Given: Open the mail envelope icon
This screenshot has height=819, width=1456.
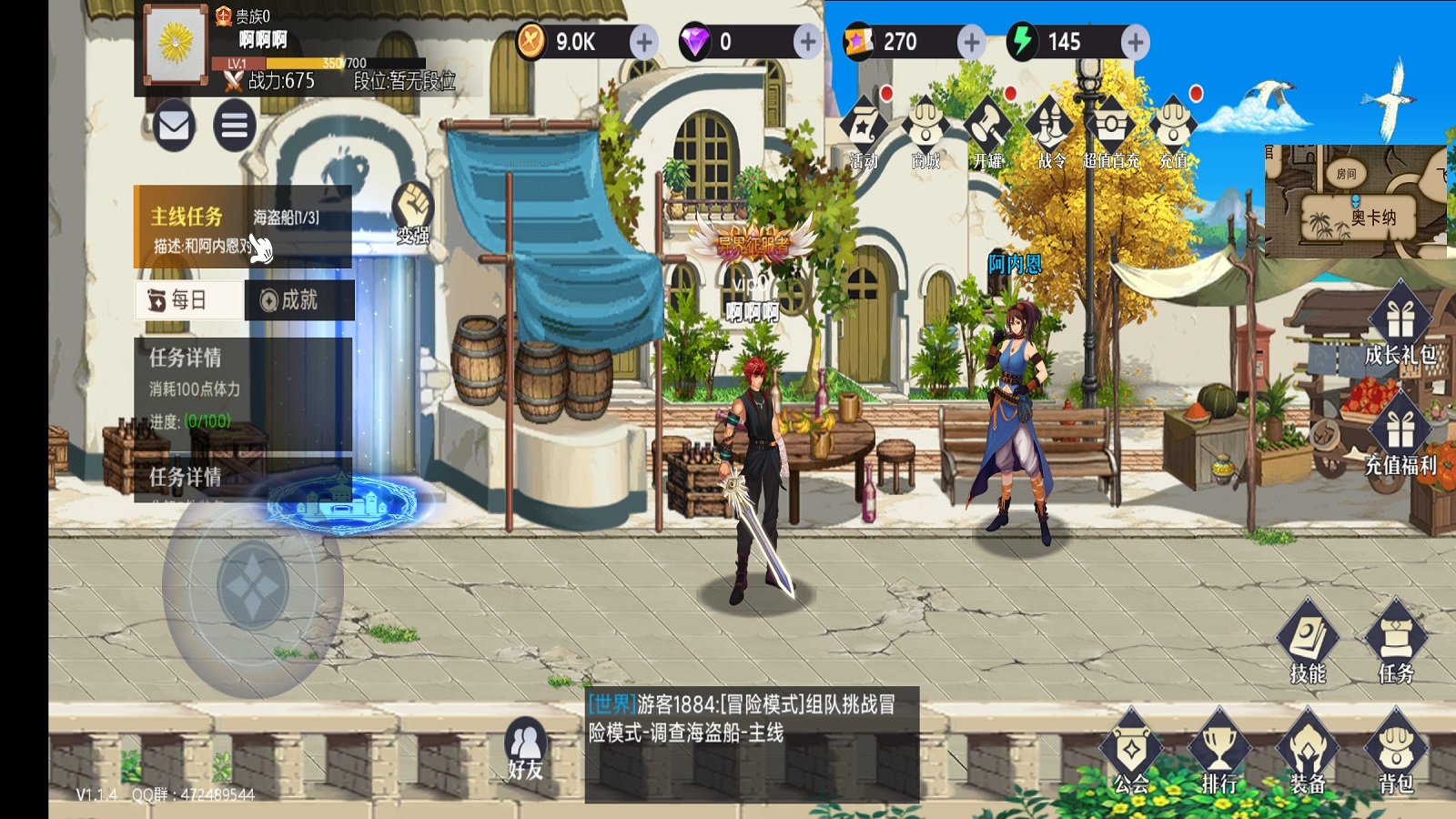Looking at the screenshot, I should (x=174, y=126).
